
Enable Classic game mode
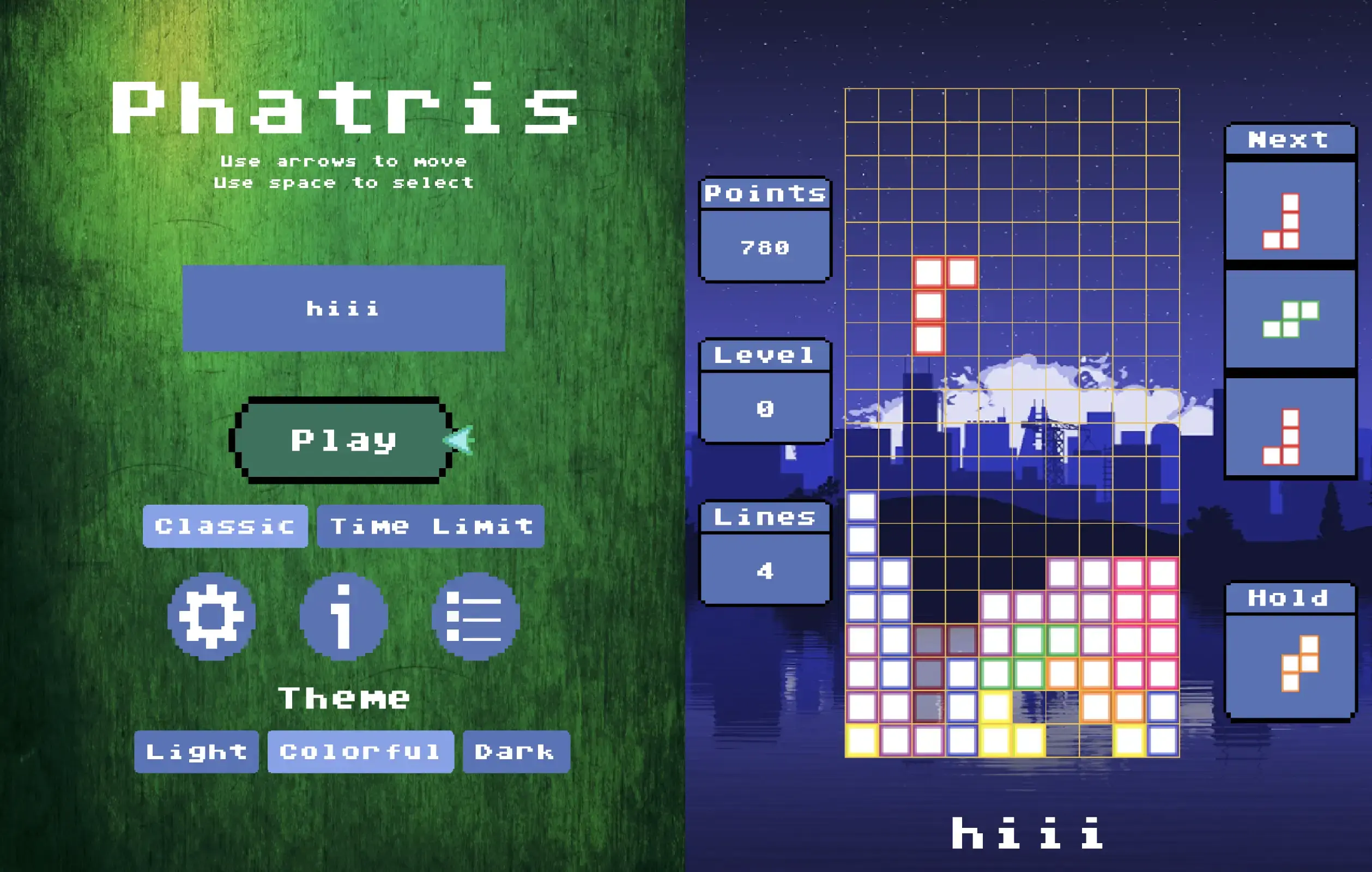[x=225, y=526]
